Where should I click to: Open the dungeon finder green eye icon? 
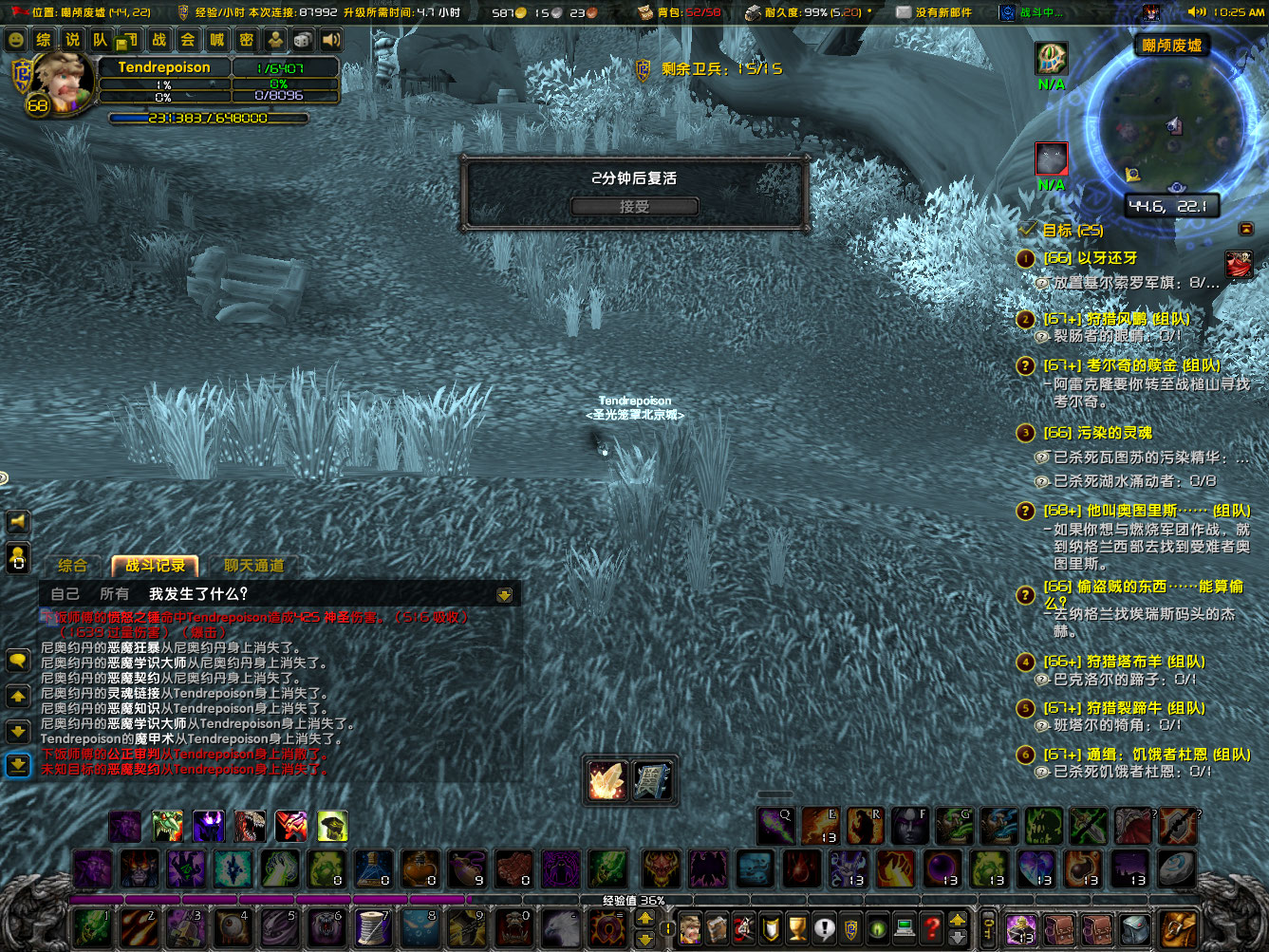point(877,927)
